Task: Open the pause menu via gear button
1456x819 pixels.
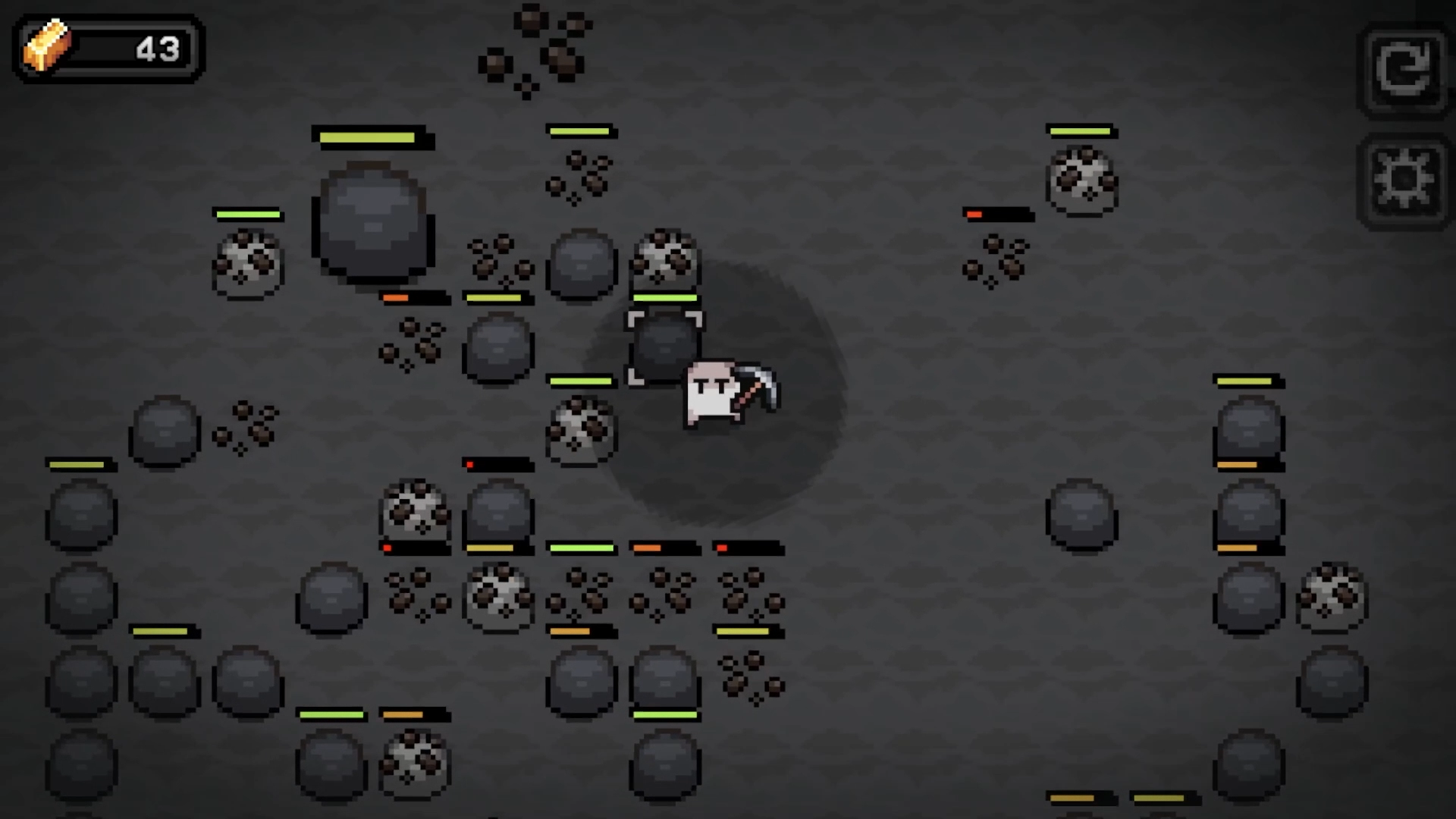Action: click(x=1404, y=180)
